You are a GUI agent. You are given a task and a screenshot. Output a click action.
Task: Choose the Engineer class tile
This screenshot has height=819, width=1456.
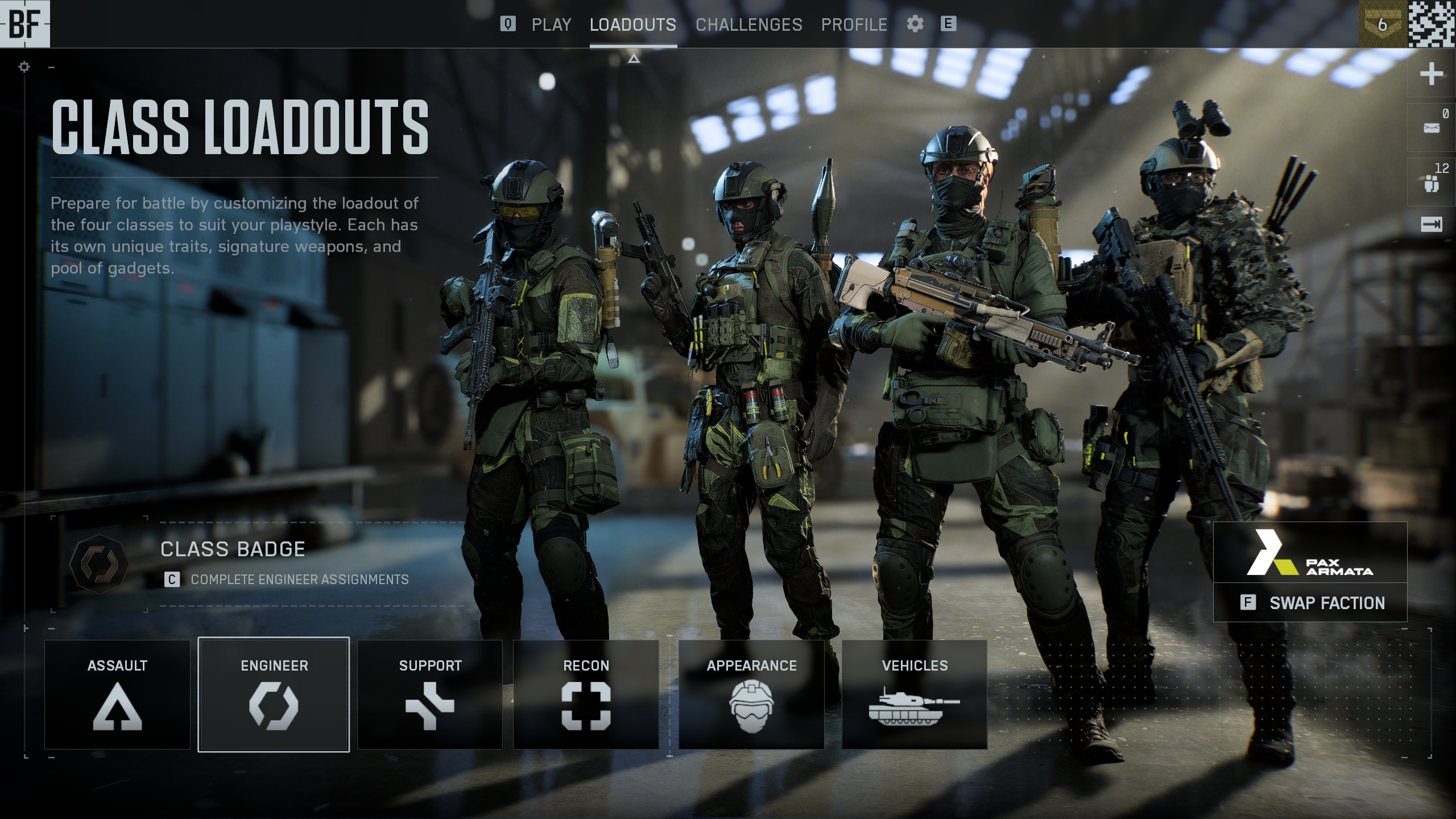274,694
